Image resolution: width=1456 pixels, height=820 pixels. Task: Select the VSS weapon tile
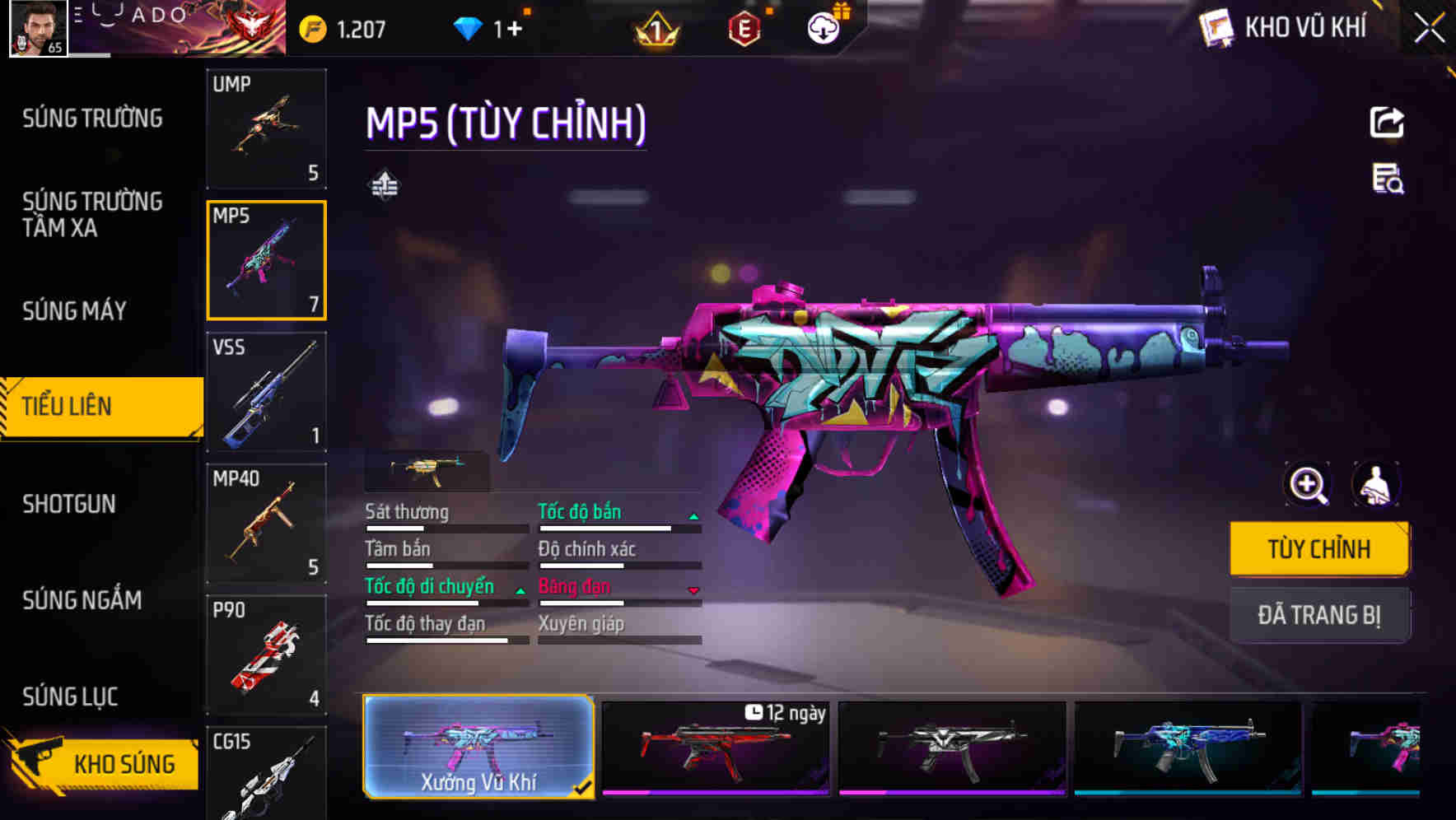click(266, 392)
